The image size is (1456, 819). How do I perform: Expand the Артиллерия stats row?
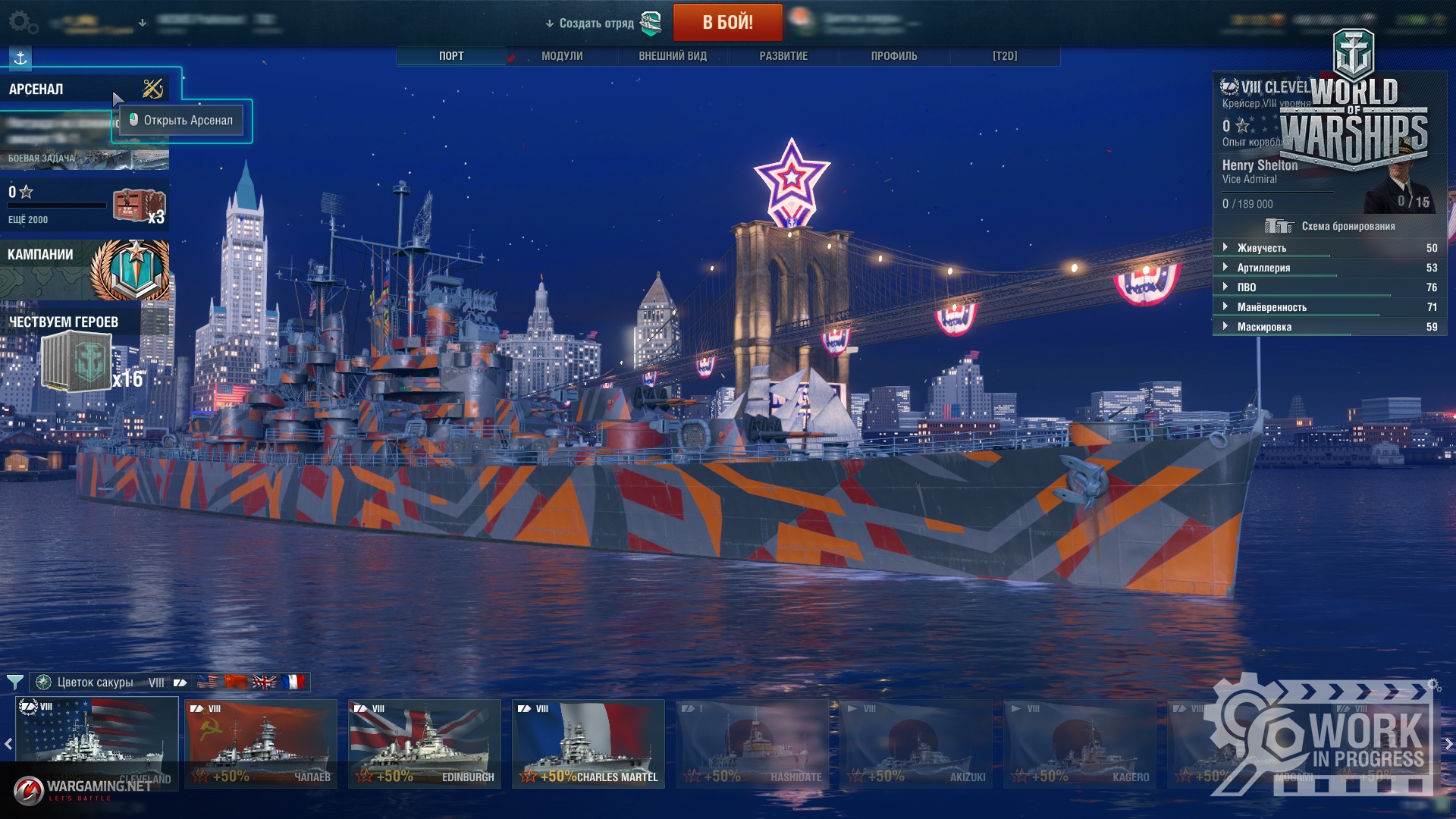click(1263, 268)
